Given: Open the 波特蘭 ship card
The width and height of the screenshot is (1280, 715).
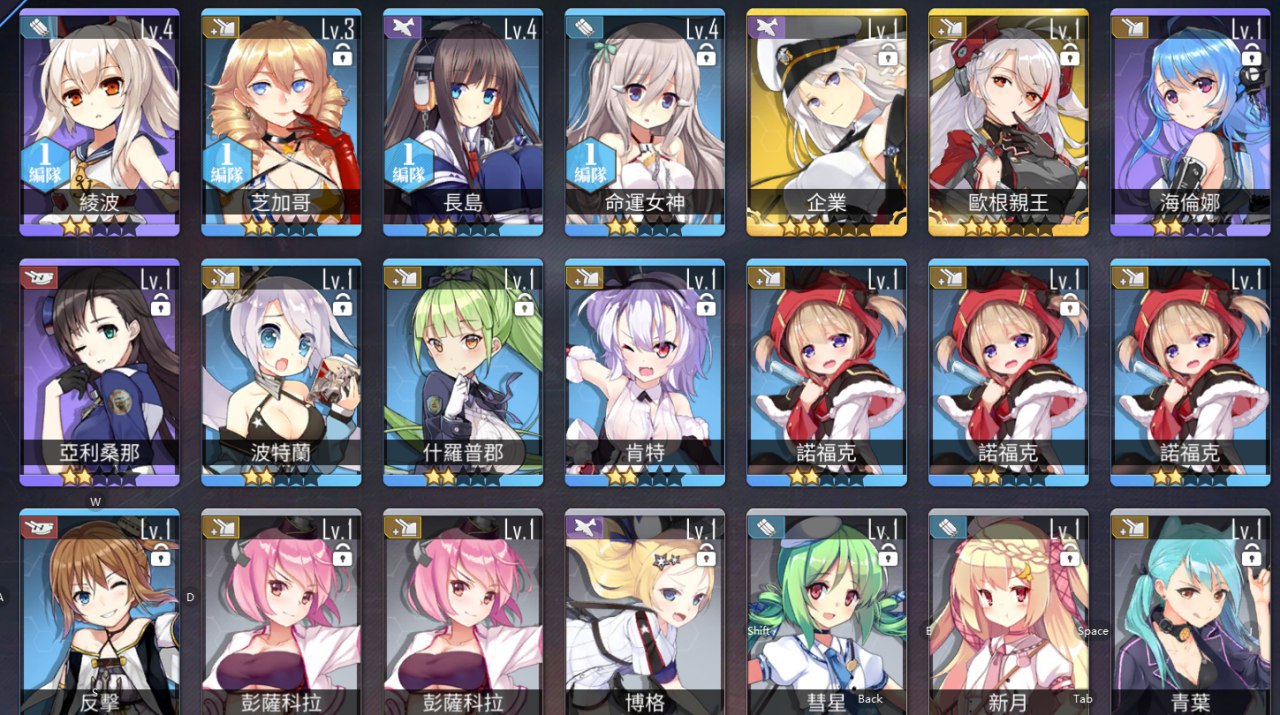Looking at the screenshot, I should pos(281,370).
